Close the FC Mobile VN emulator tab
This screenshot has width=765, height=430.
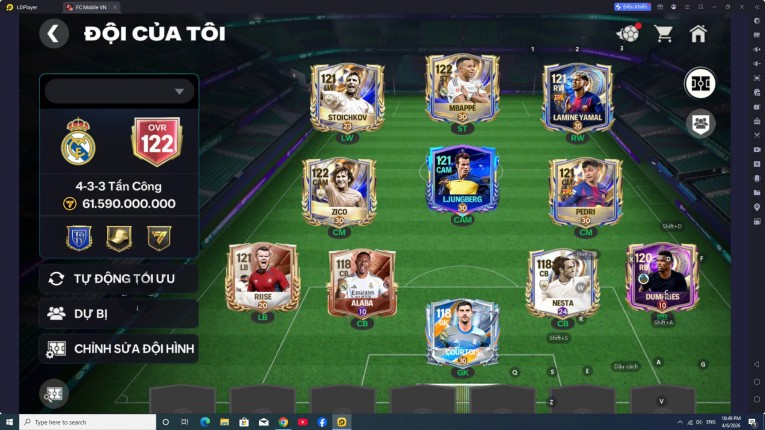[x=114, y=6]
